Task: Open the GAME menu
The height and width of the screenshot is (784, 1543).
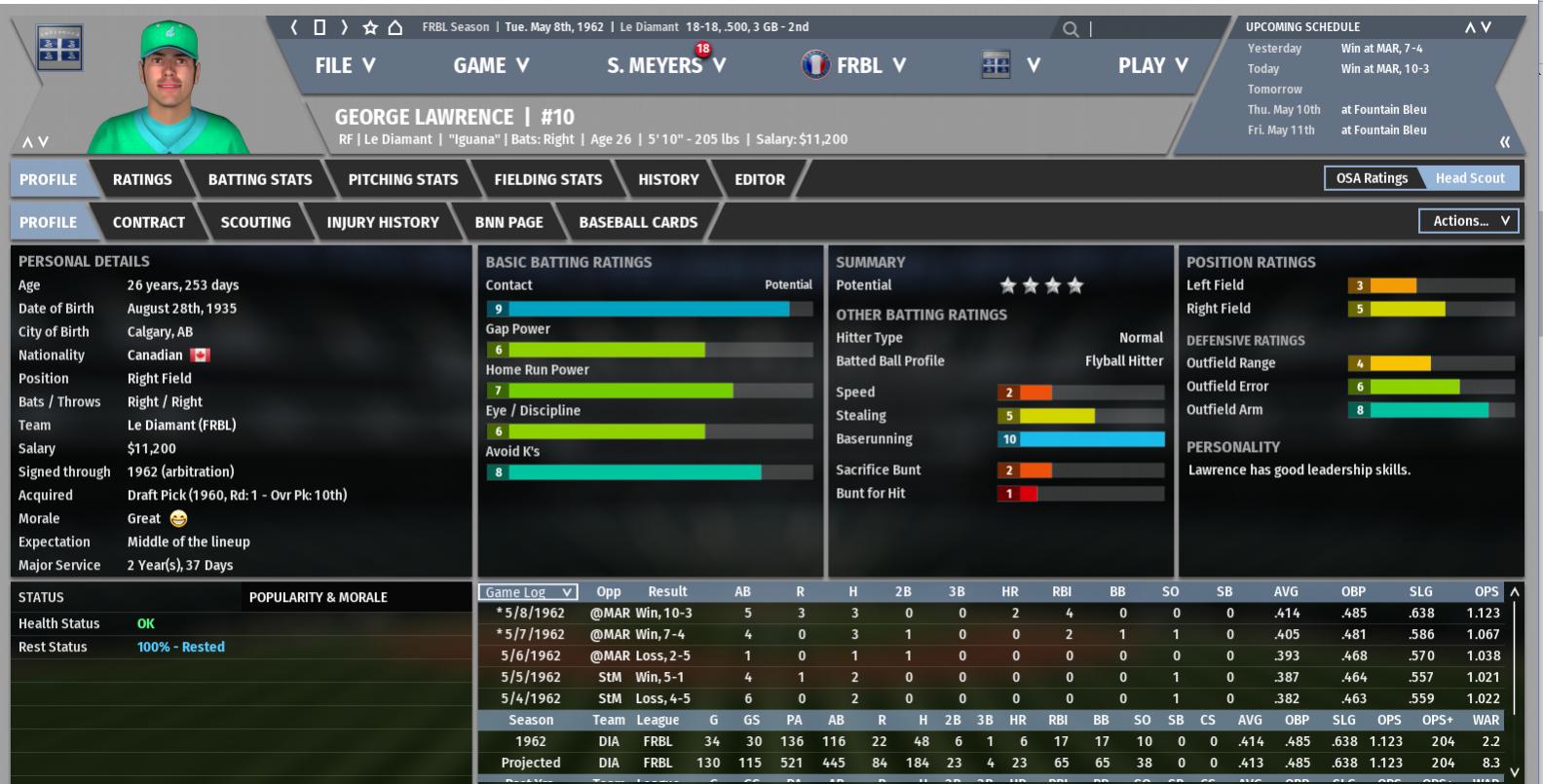Action: point(491,66)
